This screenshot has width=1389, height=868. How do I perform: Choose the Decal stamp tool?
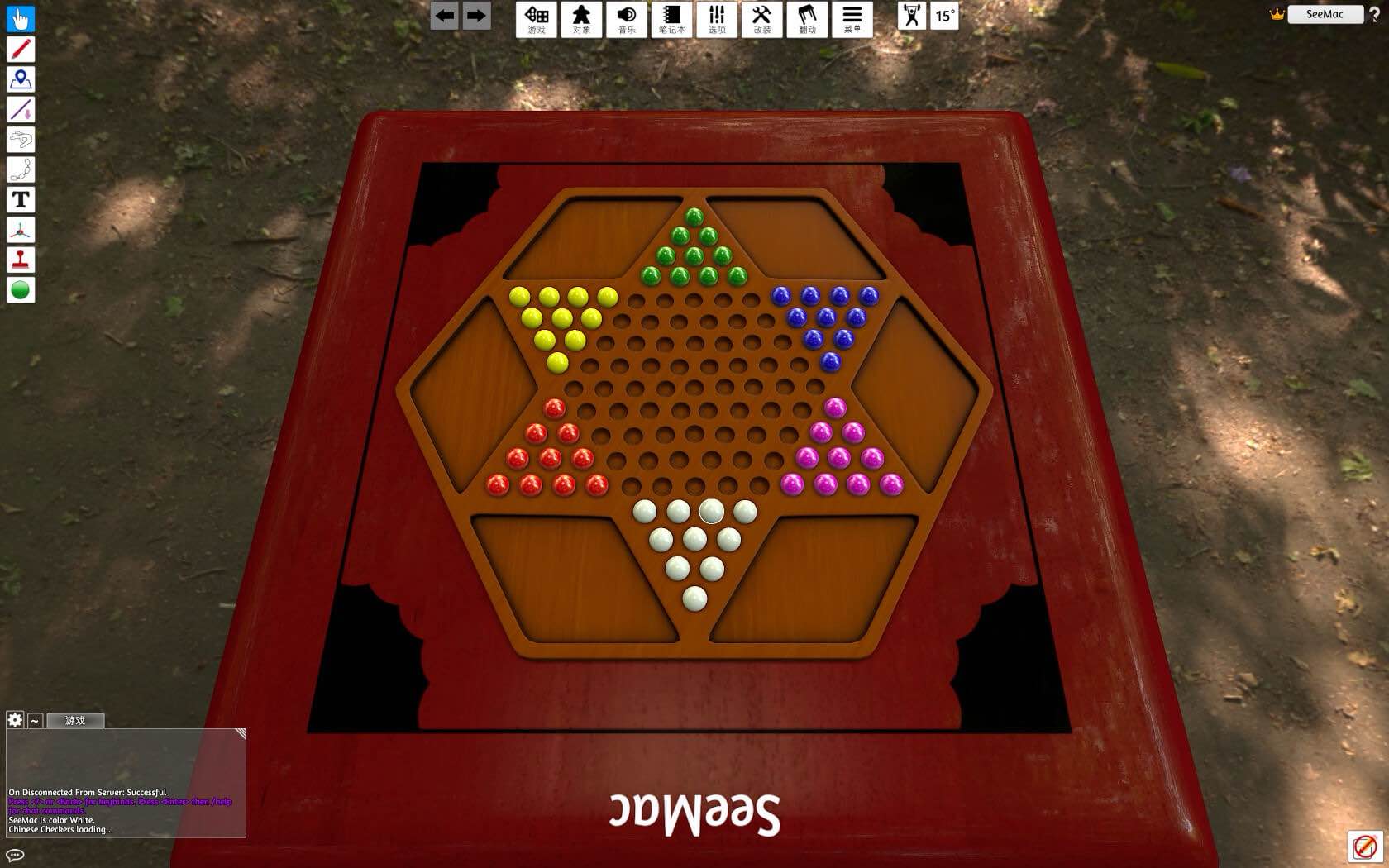[20, 259]
